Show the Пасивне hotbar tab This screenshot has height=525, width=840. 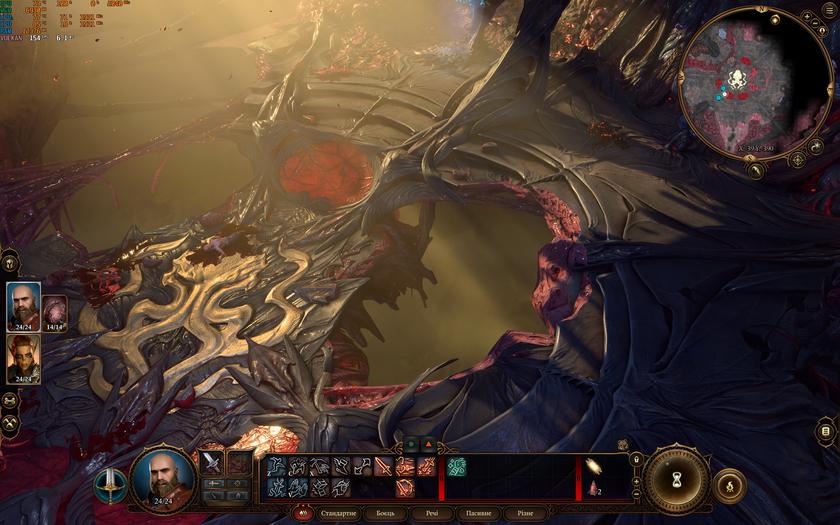[478, 513]
